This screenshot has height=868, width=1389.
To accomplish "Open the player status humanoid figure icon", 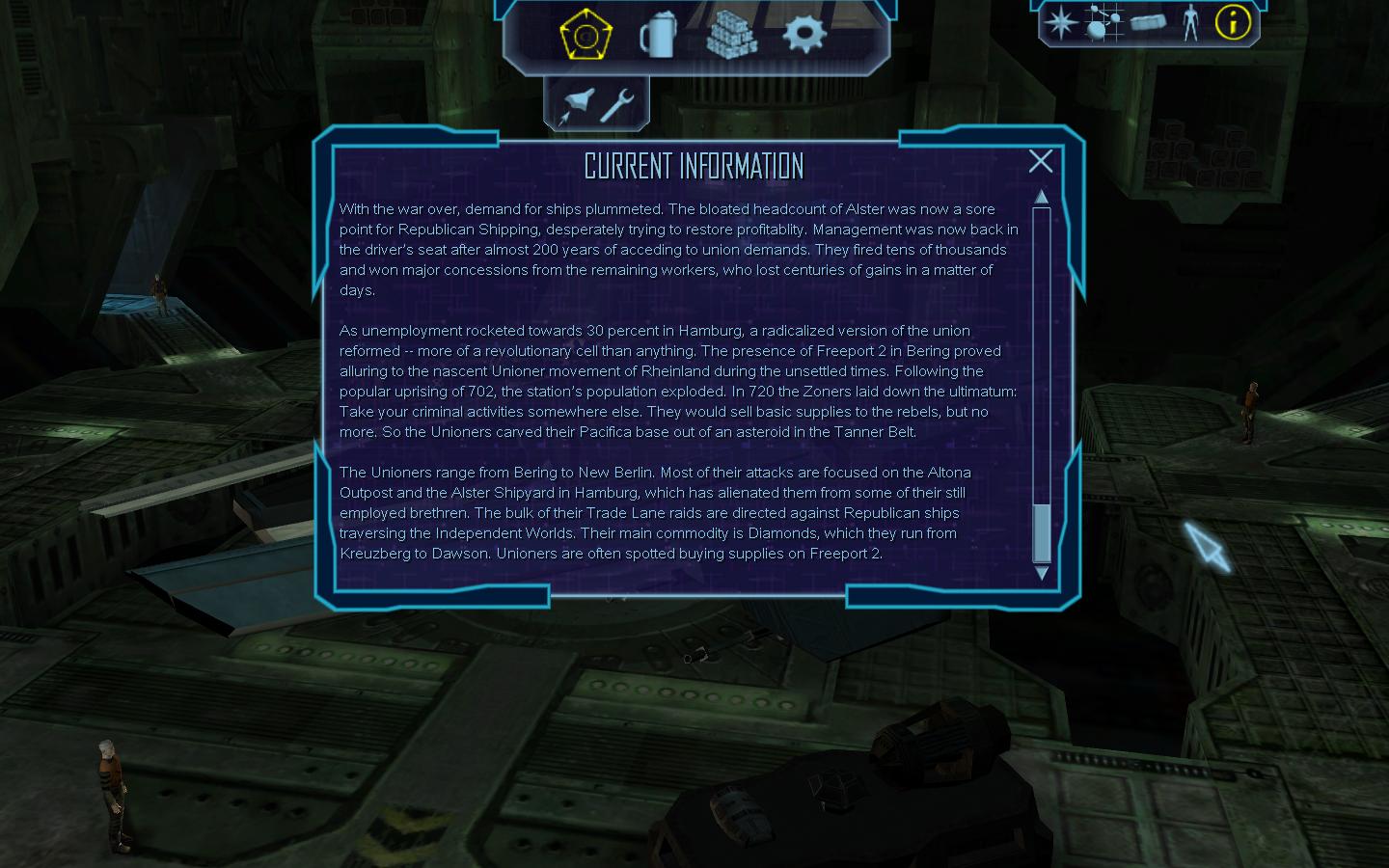I will click(1190, 22).
